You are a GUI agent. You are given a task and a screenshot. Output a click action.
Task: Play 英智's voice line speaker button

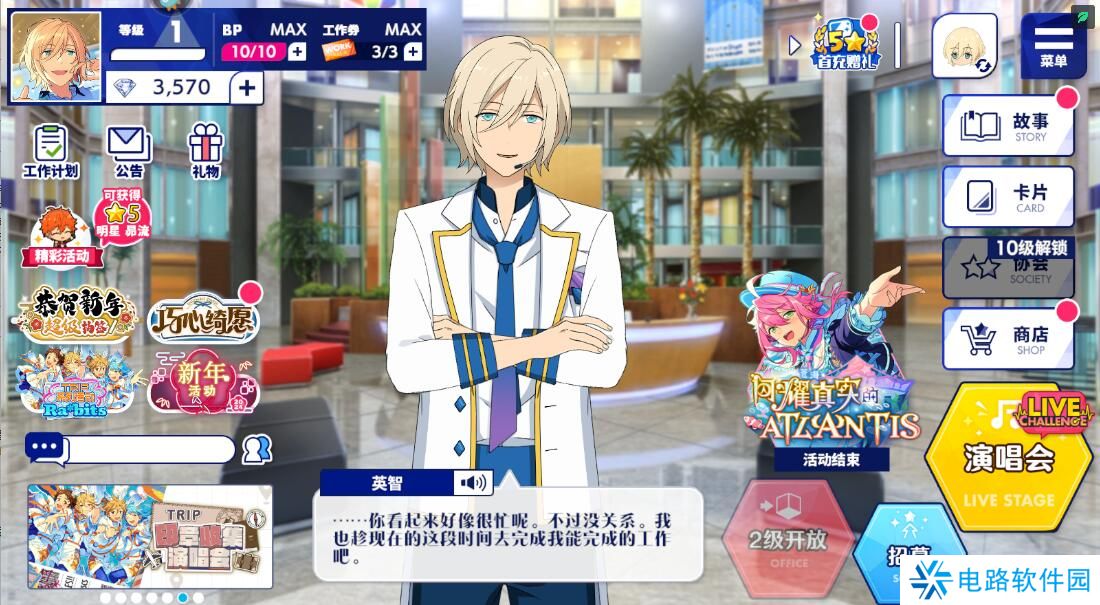473,484
